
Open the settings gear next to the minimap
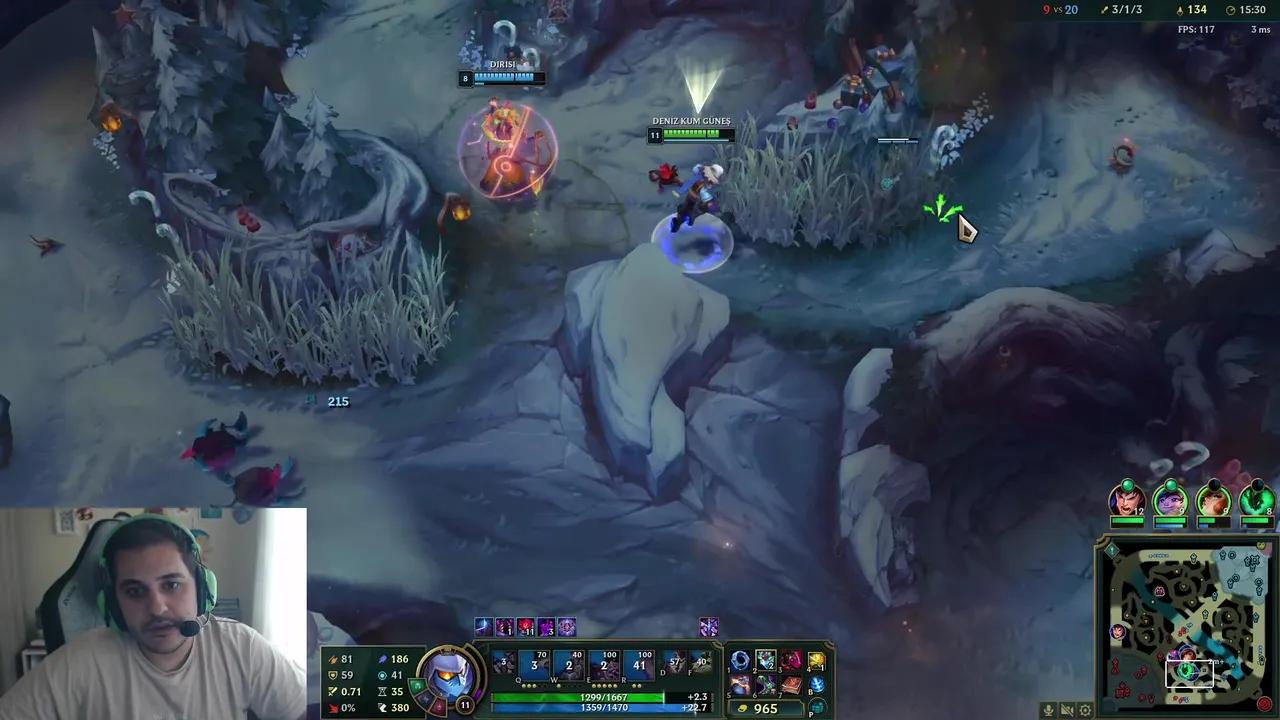point(1083,709)
